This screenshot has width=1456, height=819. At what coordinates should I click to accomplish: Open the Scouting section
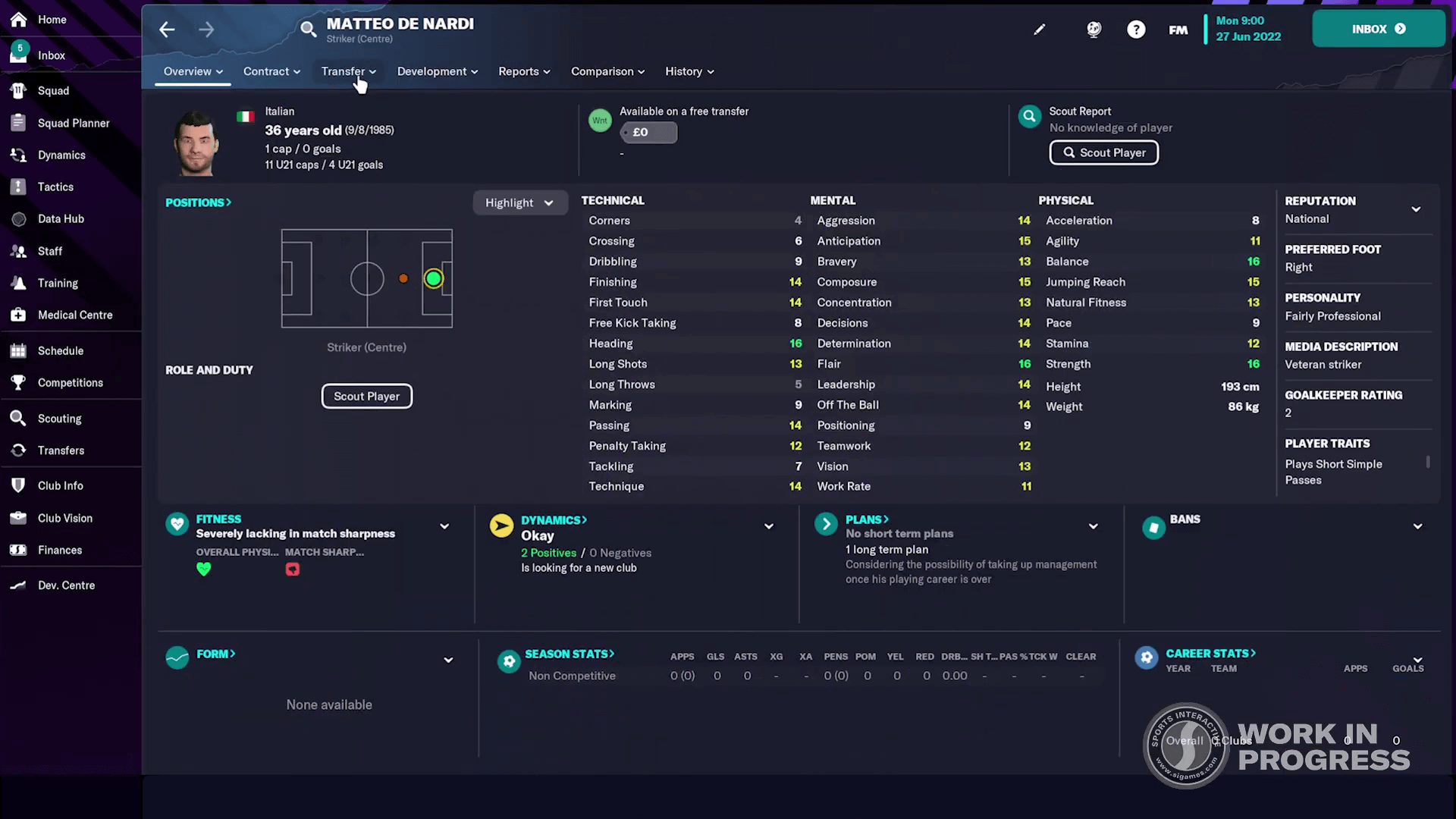coord(59,418)
